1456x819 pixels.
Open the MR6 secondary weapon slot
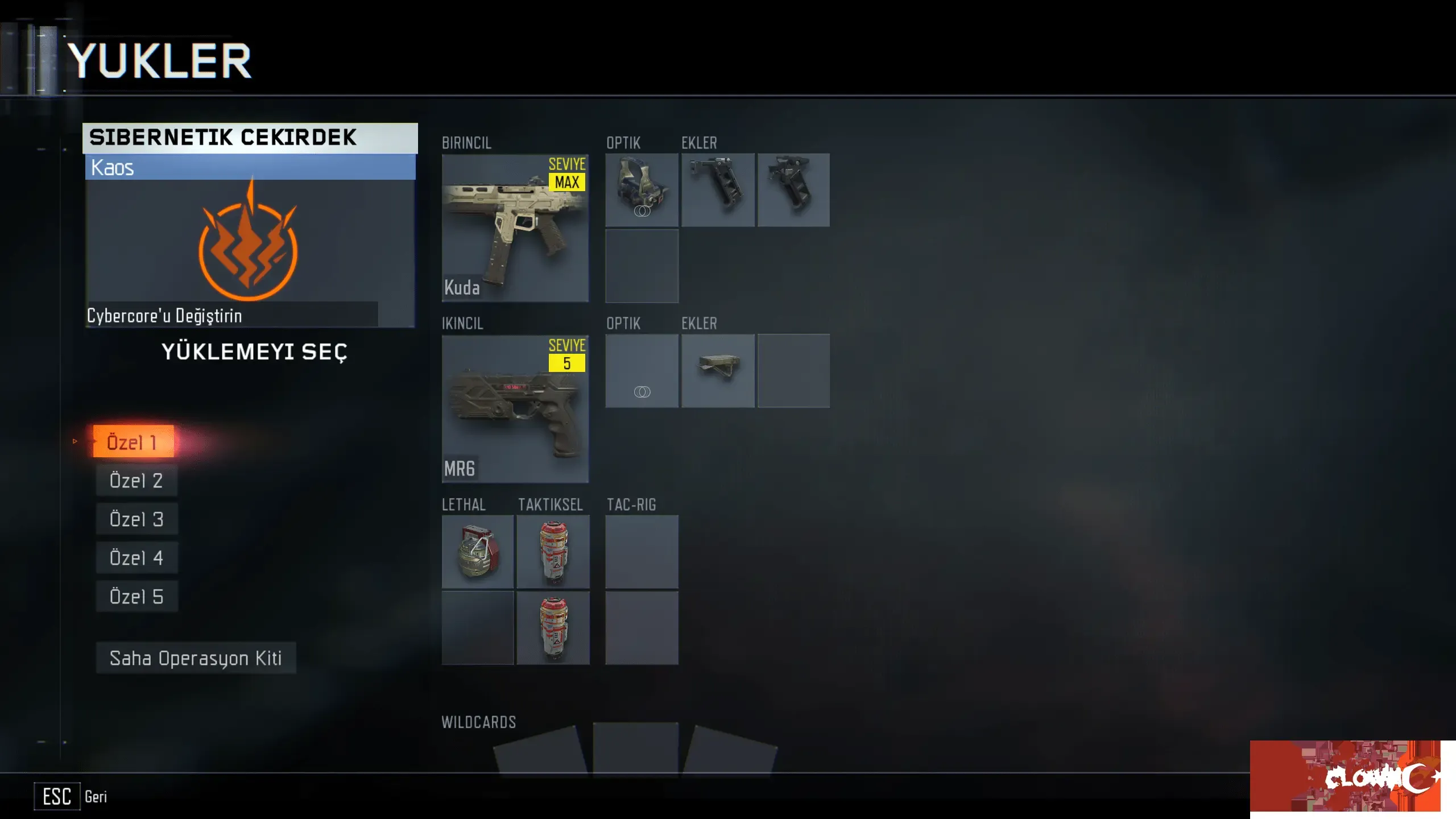coord(515,408)
